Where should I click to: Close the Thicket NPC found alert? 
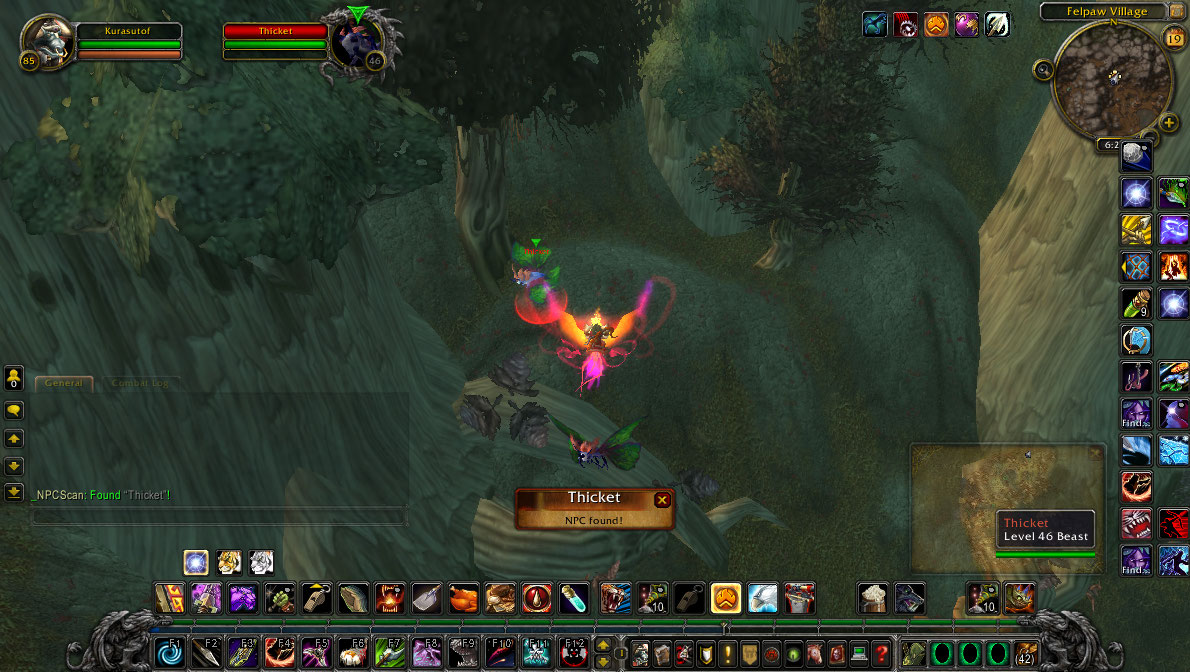click(x=662, y=500)
